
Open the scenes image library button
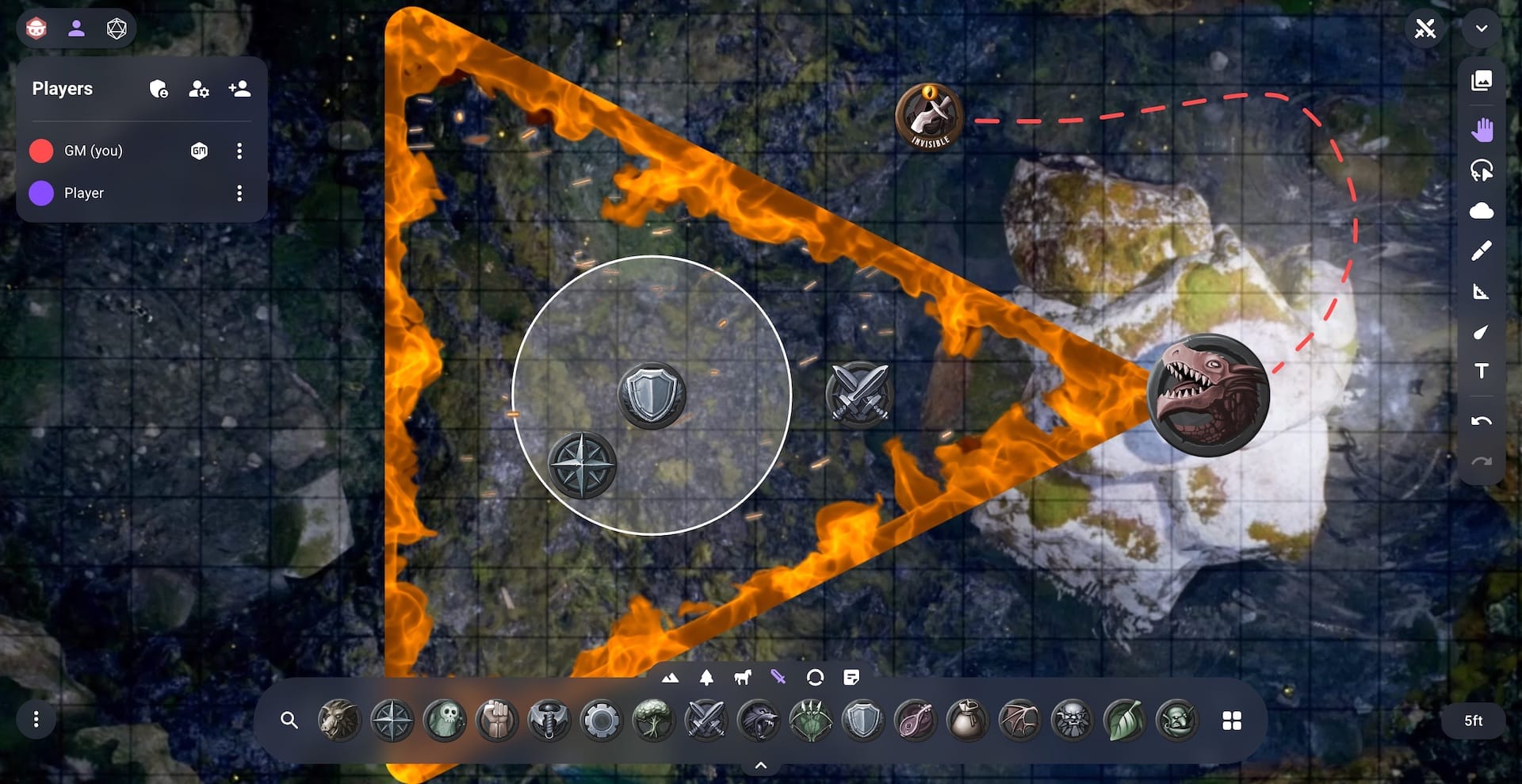click(1481, 80)
